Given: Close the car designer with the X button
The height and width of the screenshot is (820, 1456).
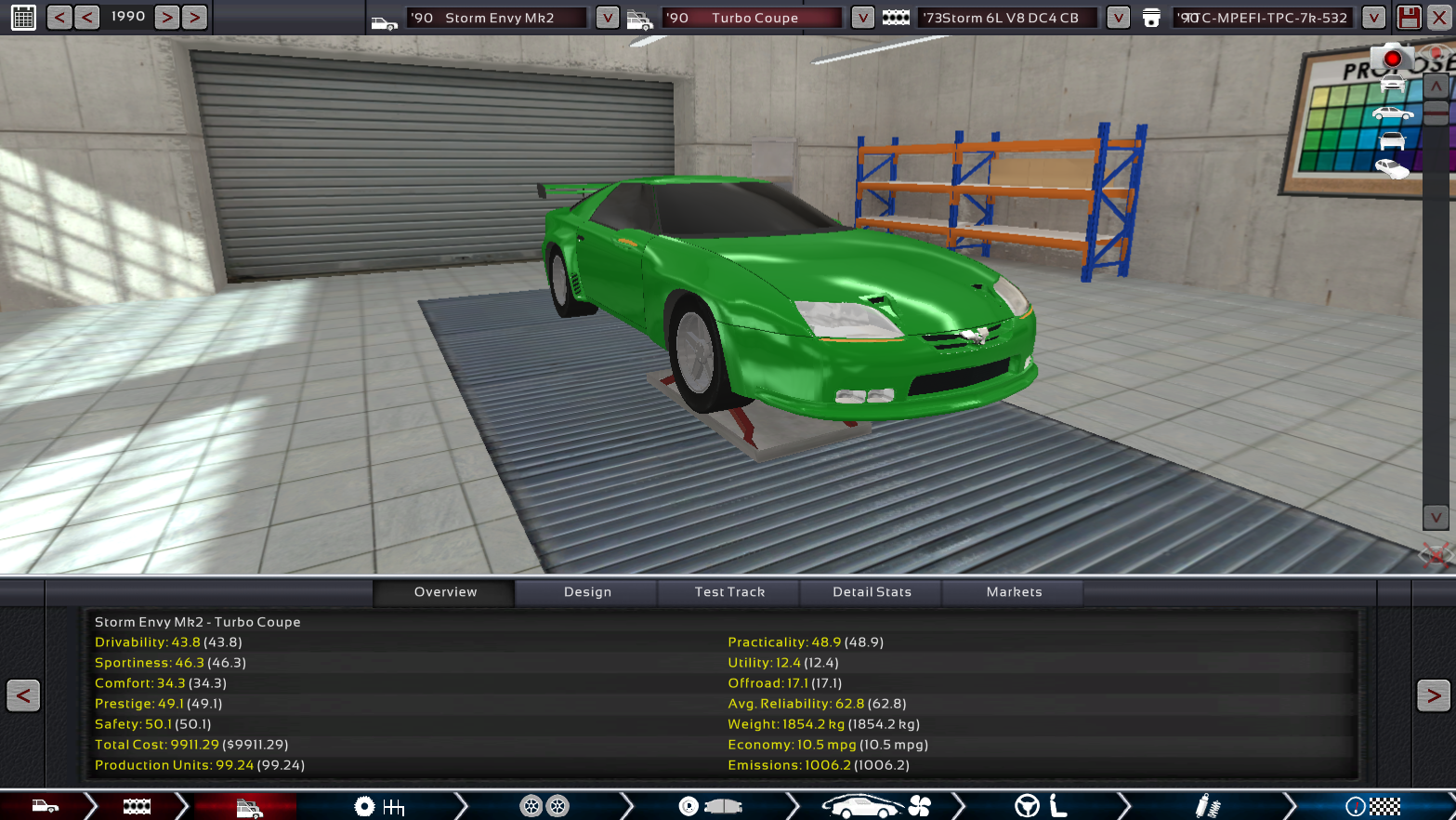Looking at the screenshot, I should pos(1438,18).
